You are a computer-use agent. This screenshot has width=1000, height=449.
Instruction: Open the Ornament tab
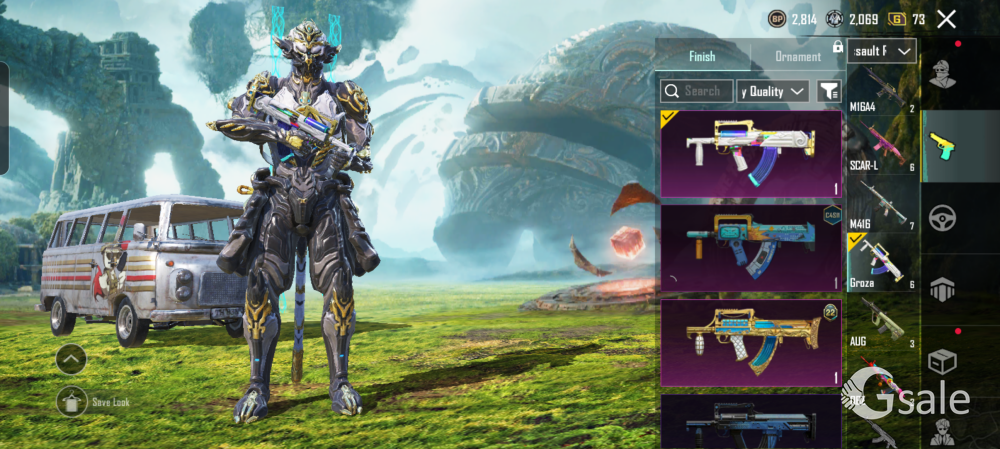pos(798,56)
